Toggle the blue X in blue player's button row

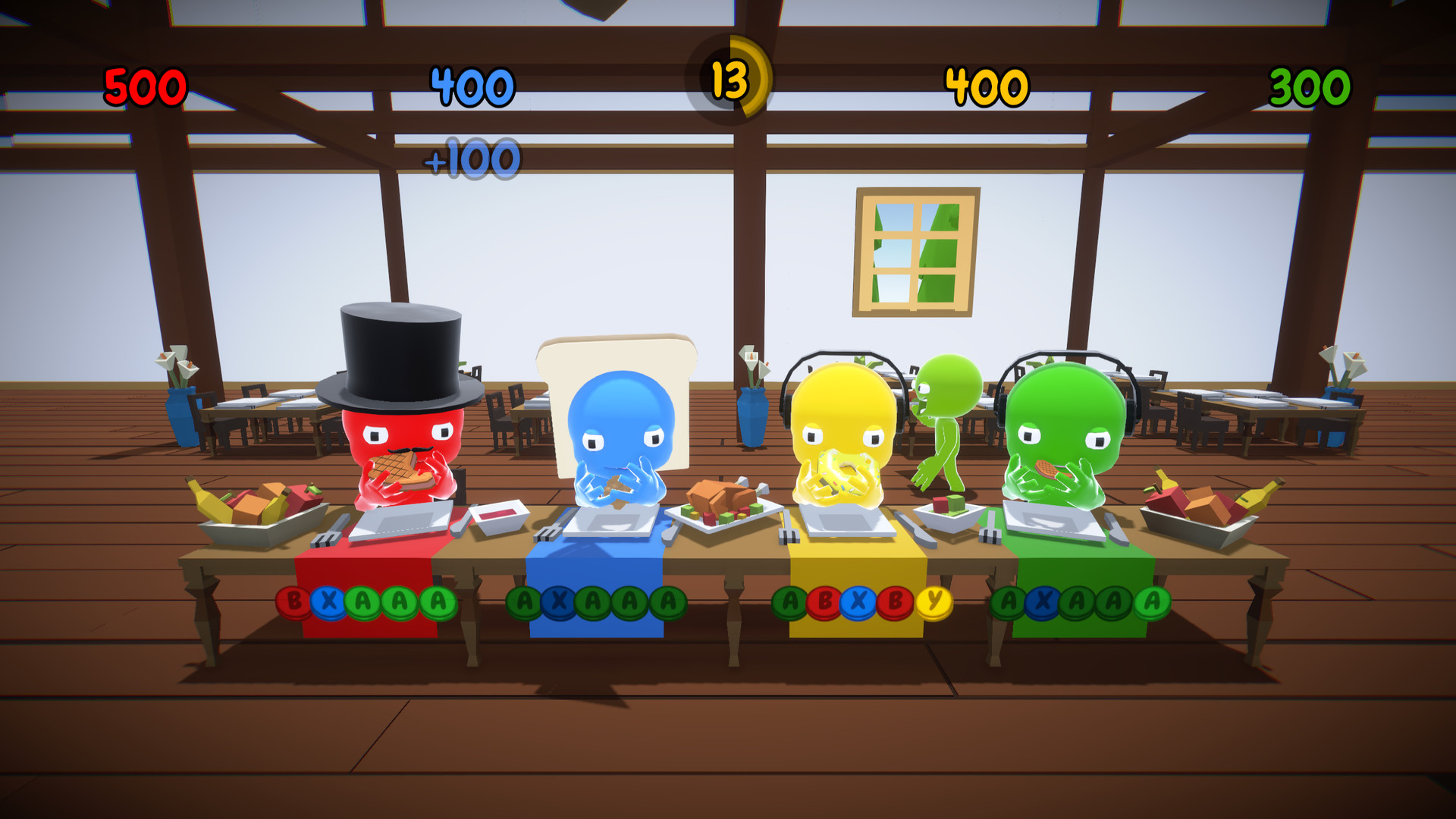559,600
